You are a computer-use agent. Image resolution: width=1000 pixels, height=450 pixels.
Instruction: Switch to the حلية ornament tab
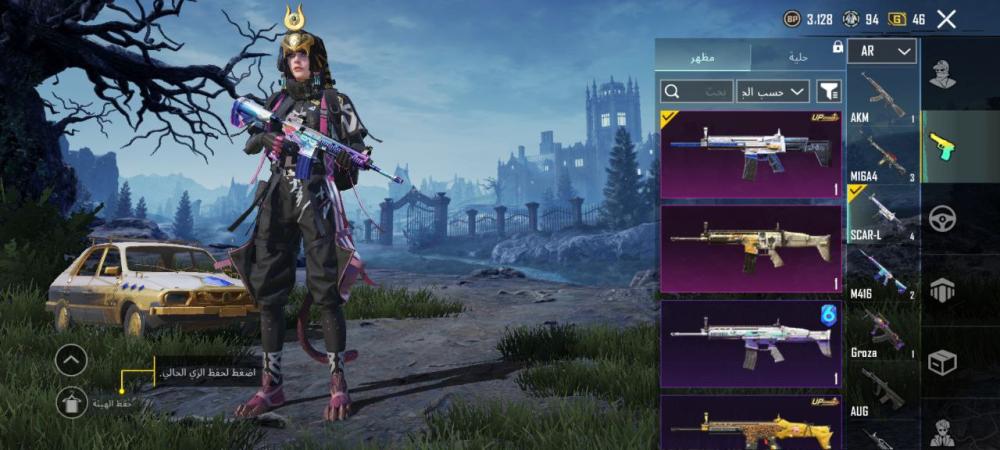coord(797,56)
